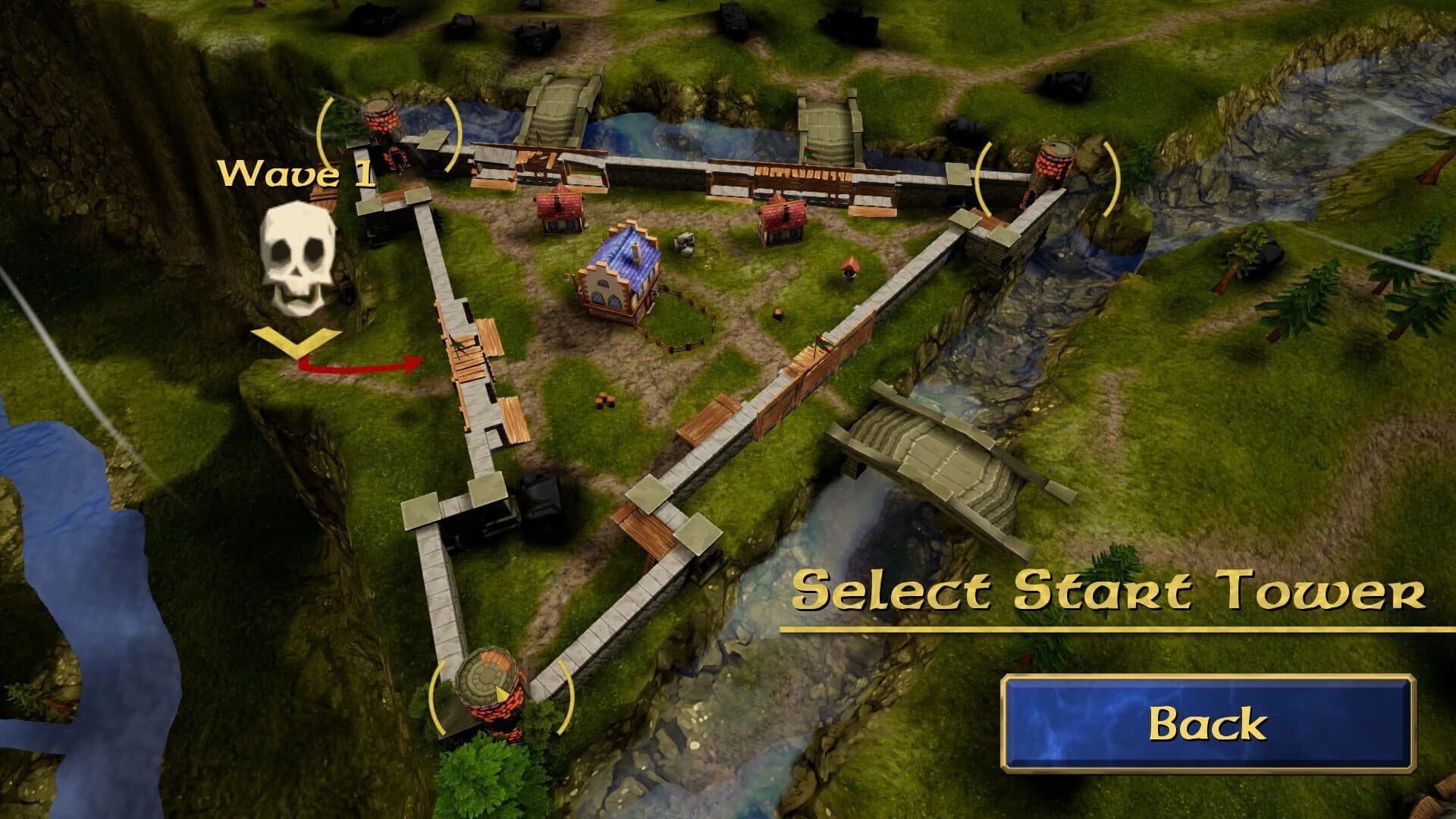Select the cart inside the village walls
The height and width of the screenshot is (819, 1456).
(x=686, y=244)
